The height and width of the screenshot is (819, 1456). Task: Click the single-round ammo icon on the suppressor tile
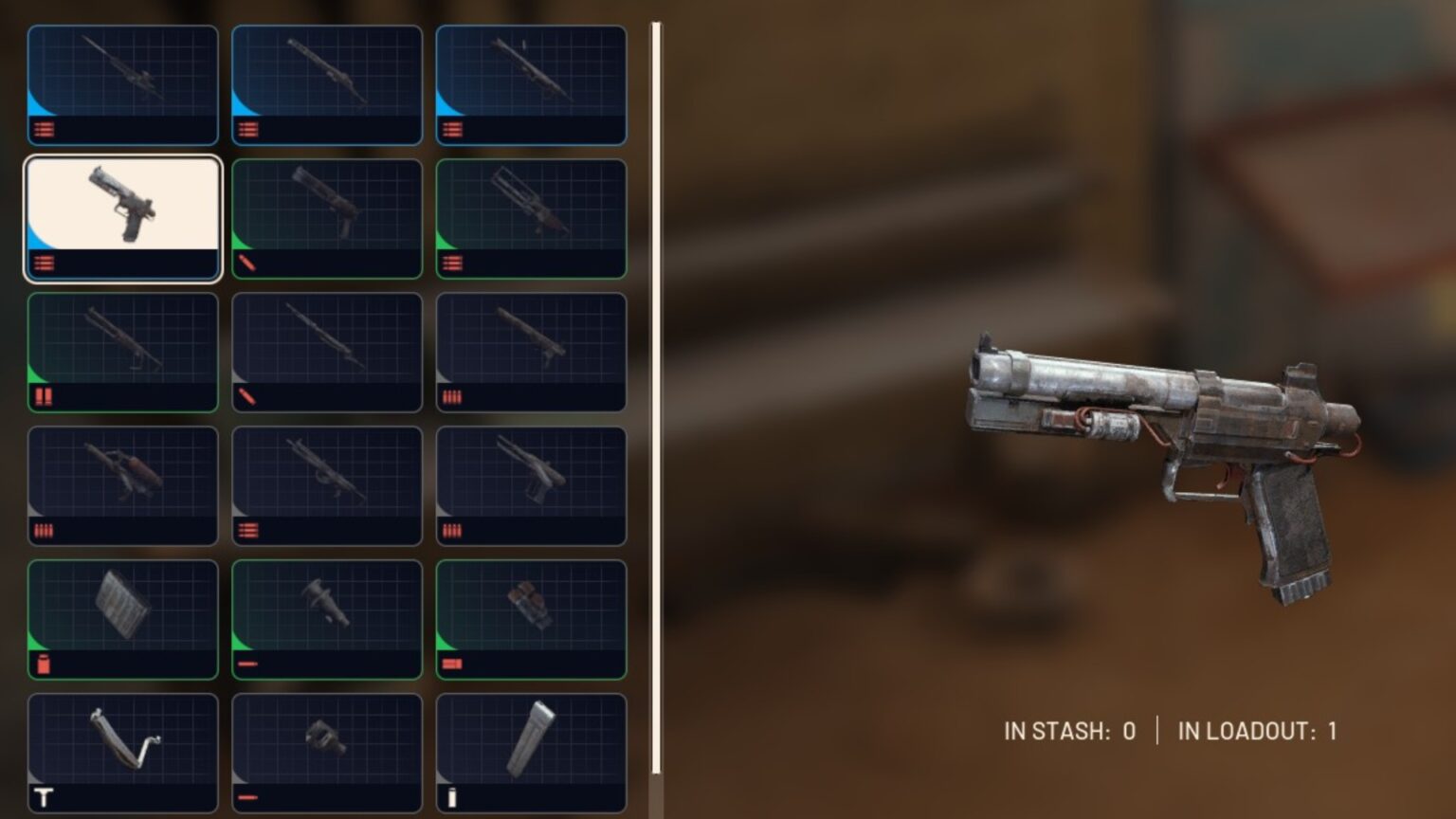(248, 664)
